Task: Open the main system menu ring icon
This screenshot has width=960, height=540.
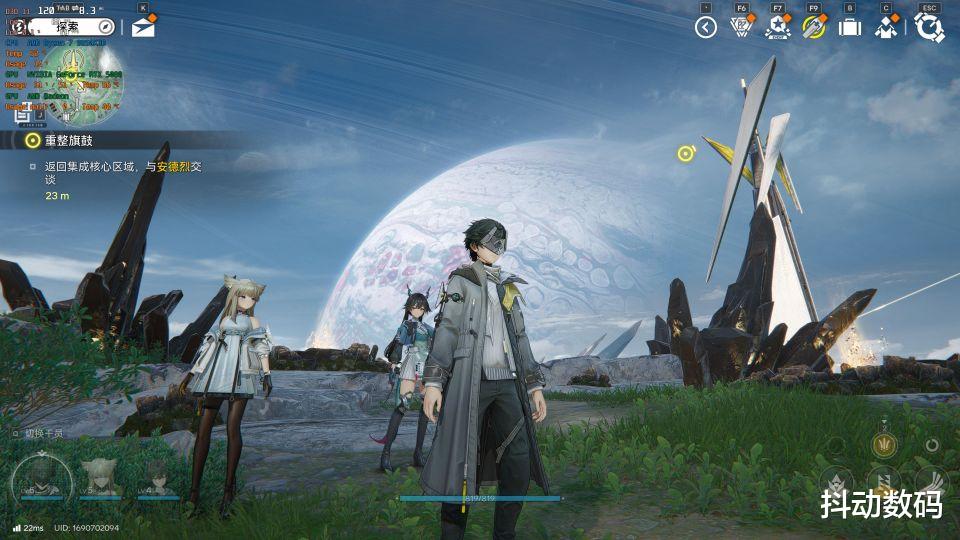Action: [929, 27]
